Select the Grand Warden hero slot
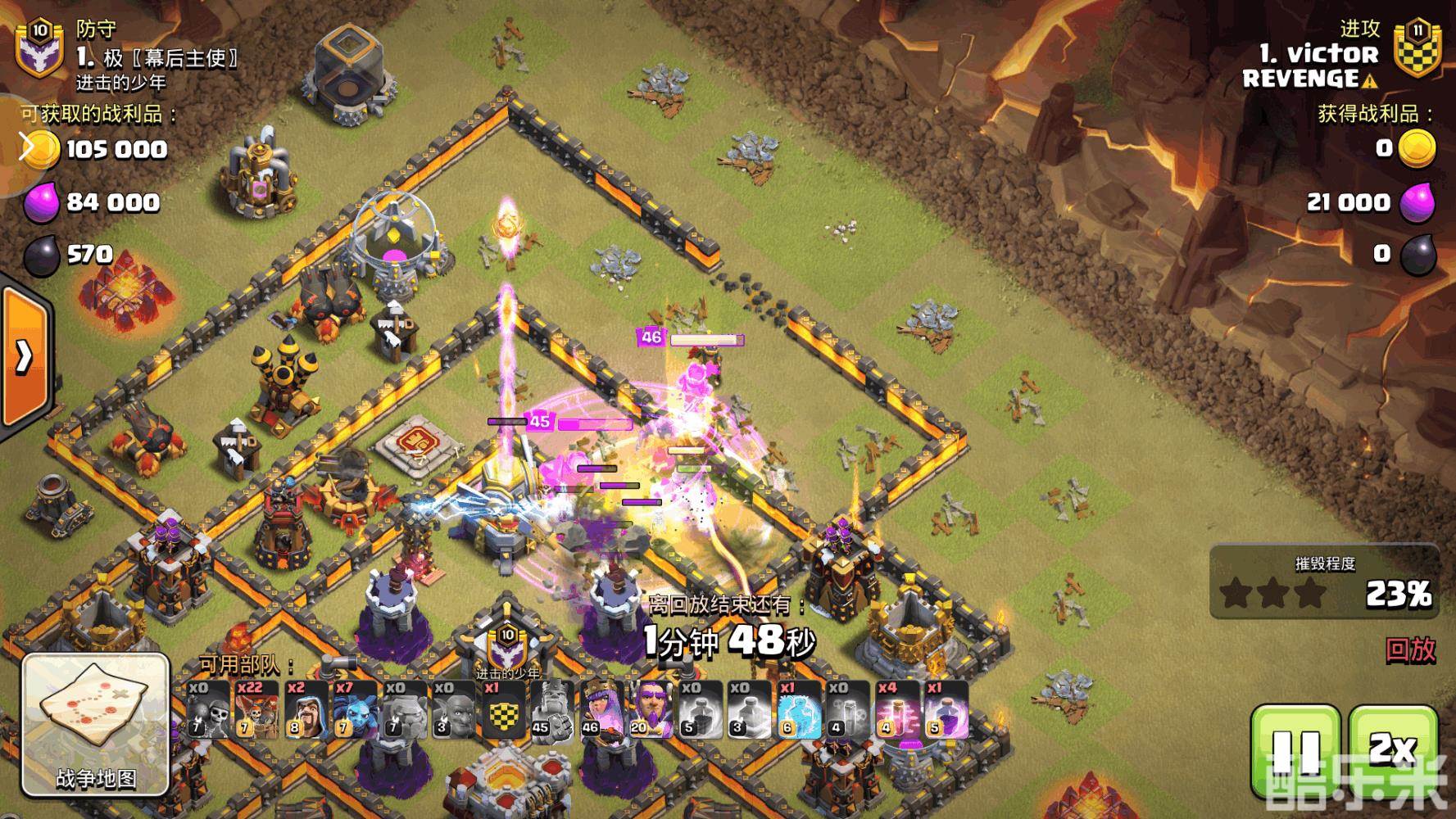Image resolution: width=1456 pixels, height=819 pixels. pos(649,709)
